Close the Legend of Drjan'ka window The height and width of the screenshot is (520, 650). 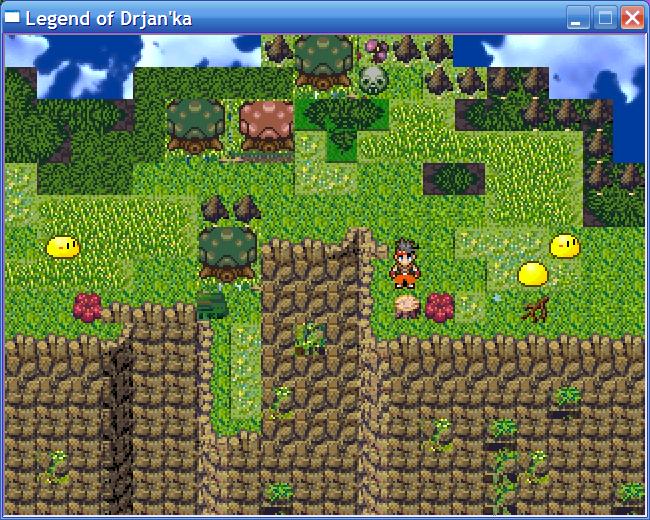click(632, 17)
